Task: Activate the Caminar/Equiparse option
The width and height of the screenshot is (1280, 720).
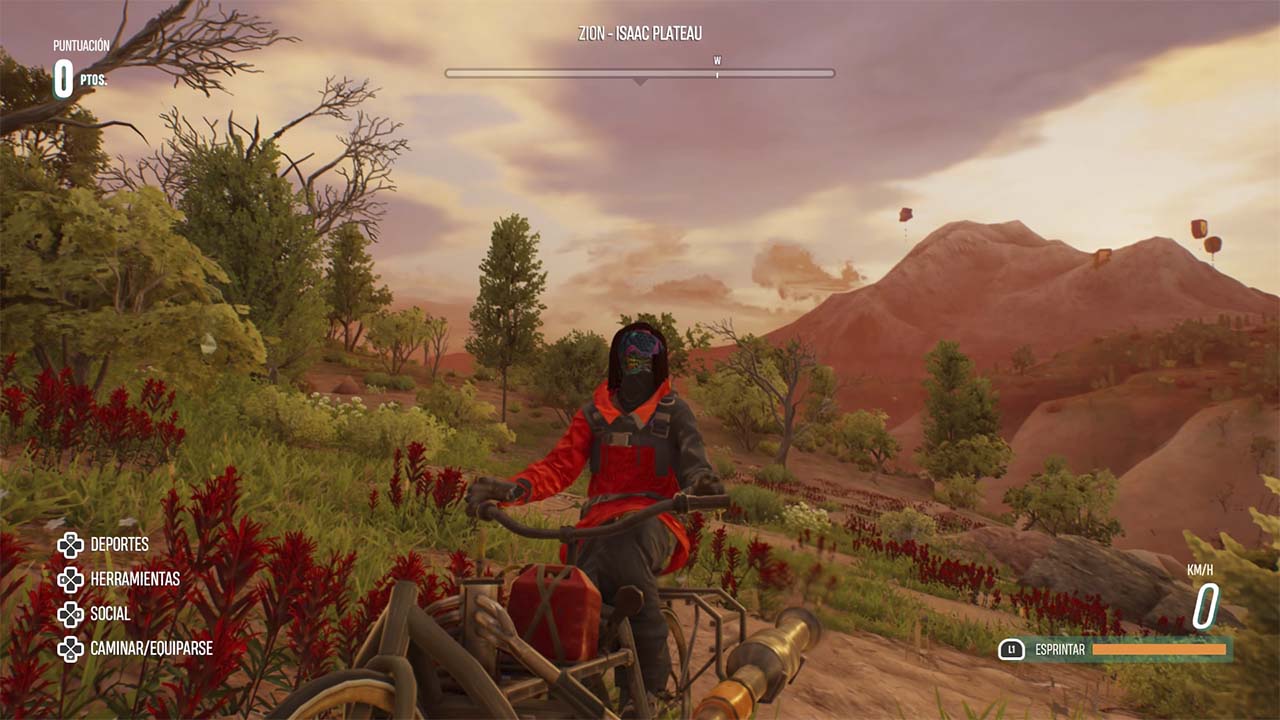Action: coord(150,648)
